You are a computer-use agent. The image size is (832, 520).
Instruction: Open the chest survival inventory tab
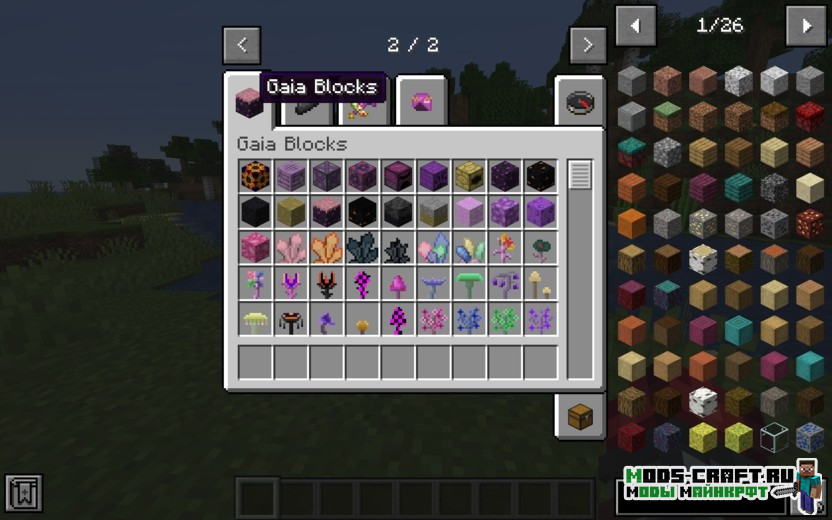pos(580,416)
